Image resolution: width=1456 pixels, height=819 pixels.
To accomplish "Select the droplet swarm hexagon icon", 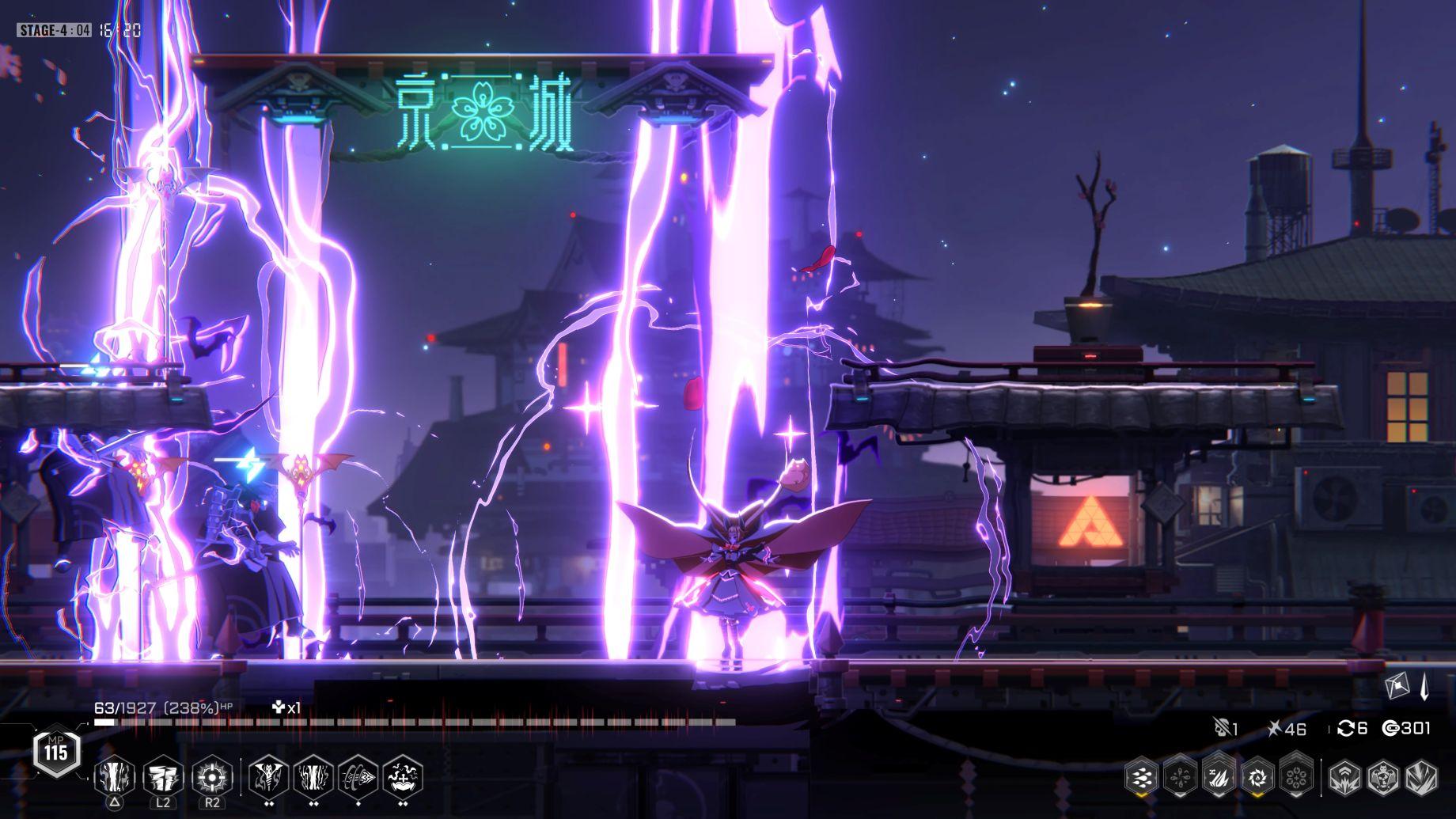I will point(1141,778).
